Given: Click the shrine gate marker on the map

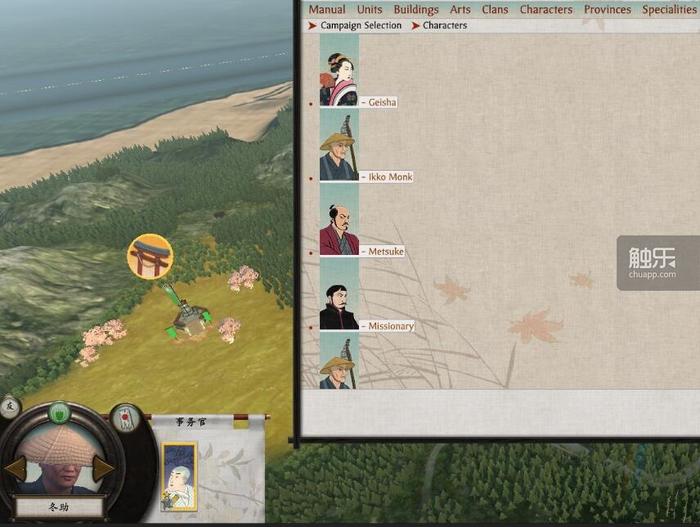Looking at the screenshot, I should point(150,257).
